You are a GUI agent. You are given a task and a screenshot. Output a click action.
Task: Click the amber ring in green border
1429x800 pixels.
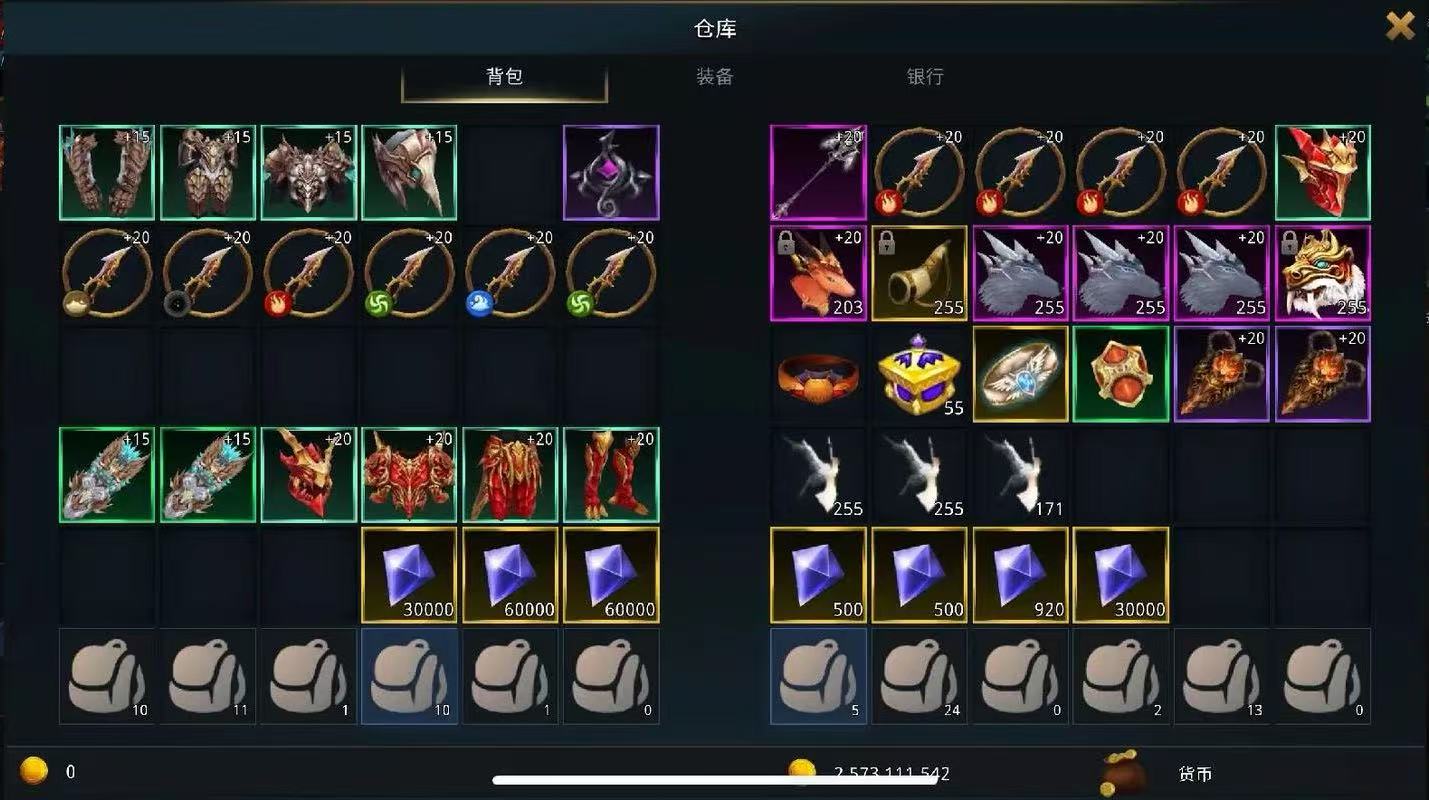coord(1120,374)
